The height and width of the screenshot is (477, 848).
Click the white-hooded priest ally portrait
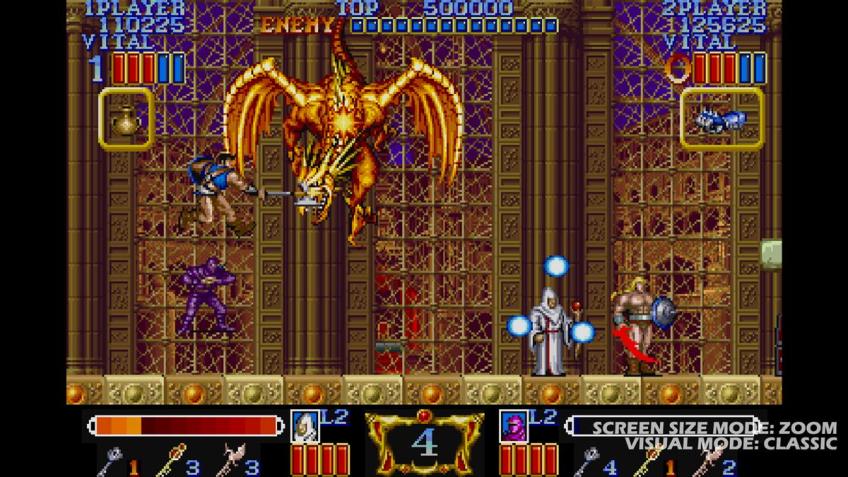[x=304, y=425]
